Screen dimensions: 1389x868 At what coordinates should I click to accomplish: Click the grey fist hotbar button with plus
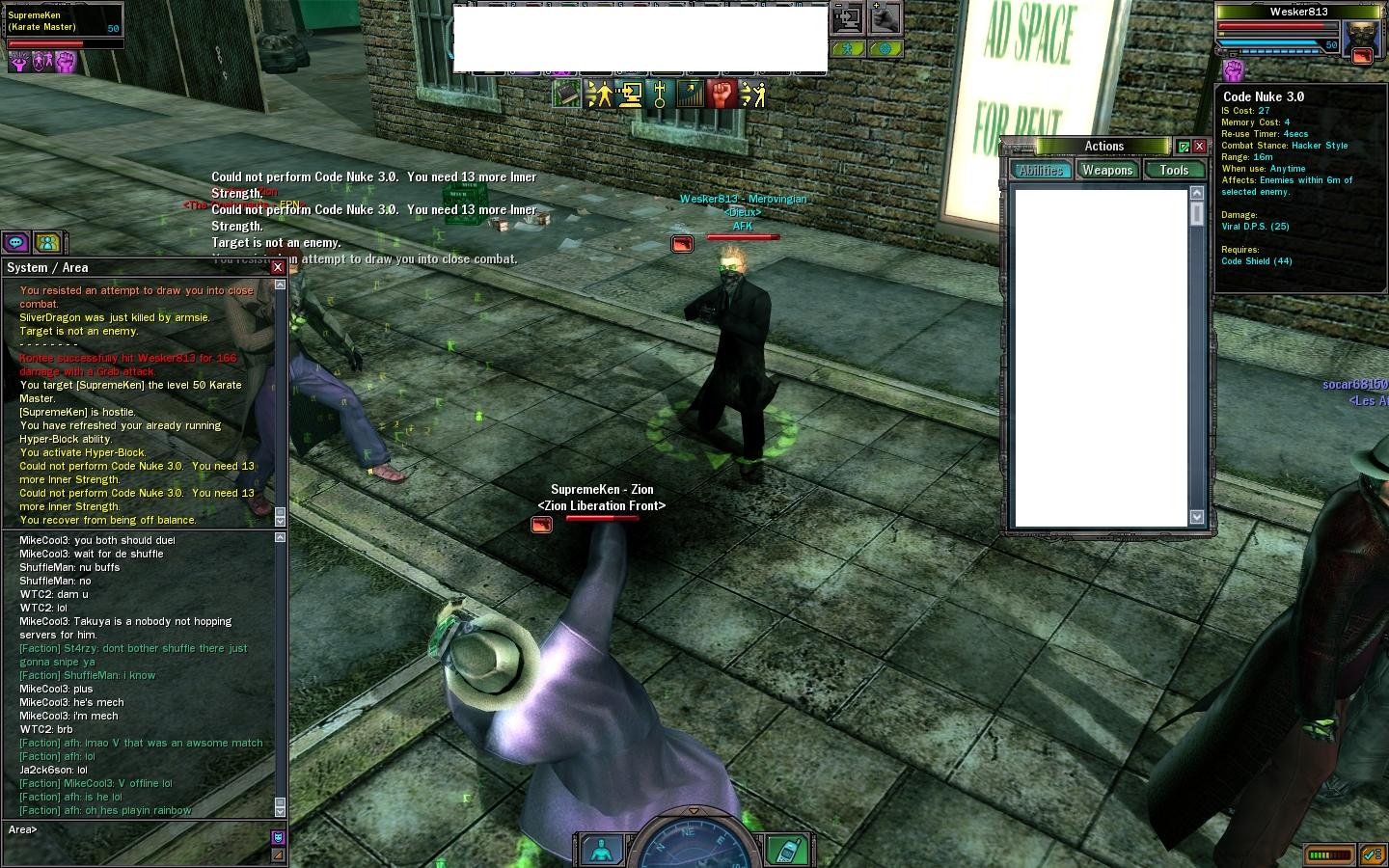[885, 17]
